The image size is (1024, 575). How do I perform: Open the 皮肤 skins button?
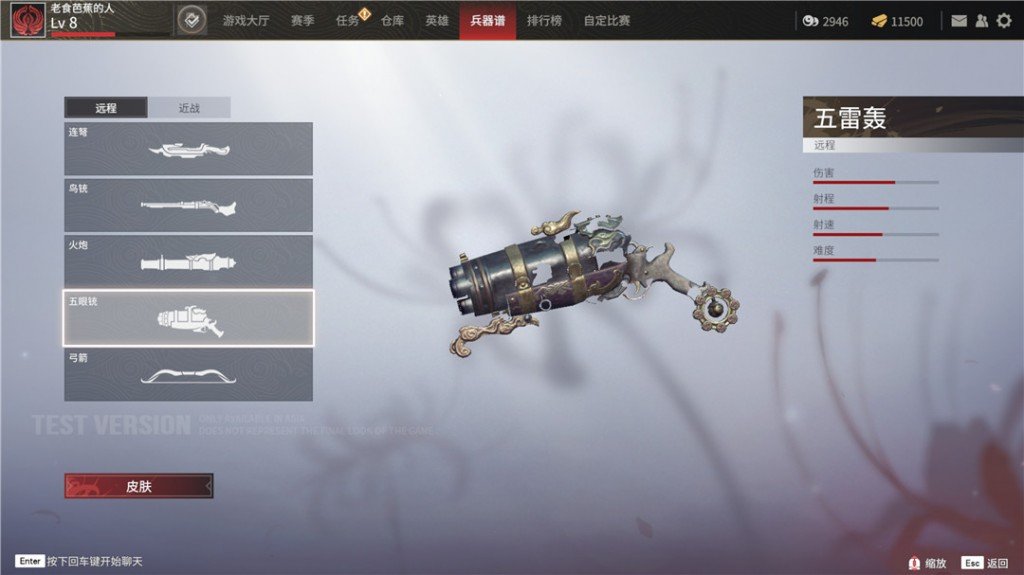click(x=139, y=486)
